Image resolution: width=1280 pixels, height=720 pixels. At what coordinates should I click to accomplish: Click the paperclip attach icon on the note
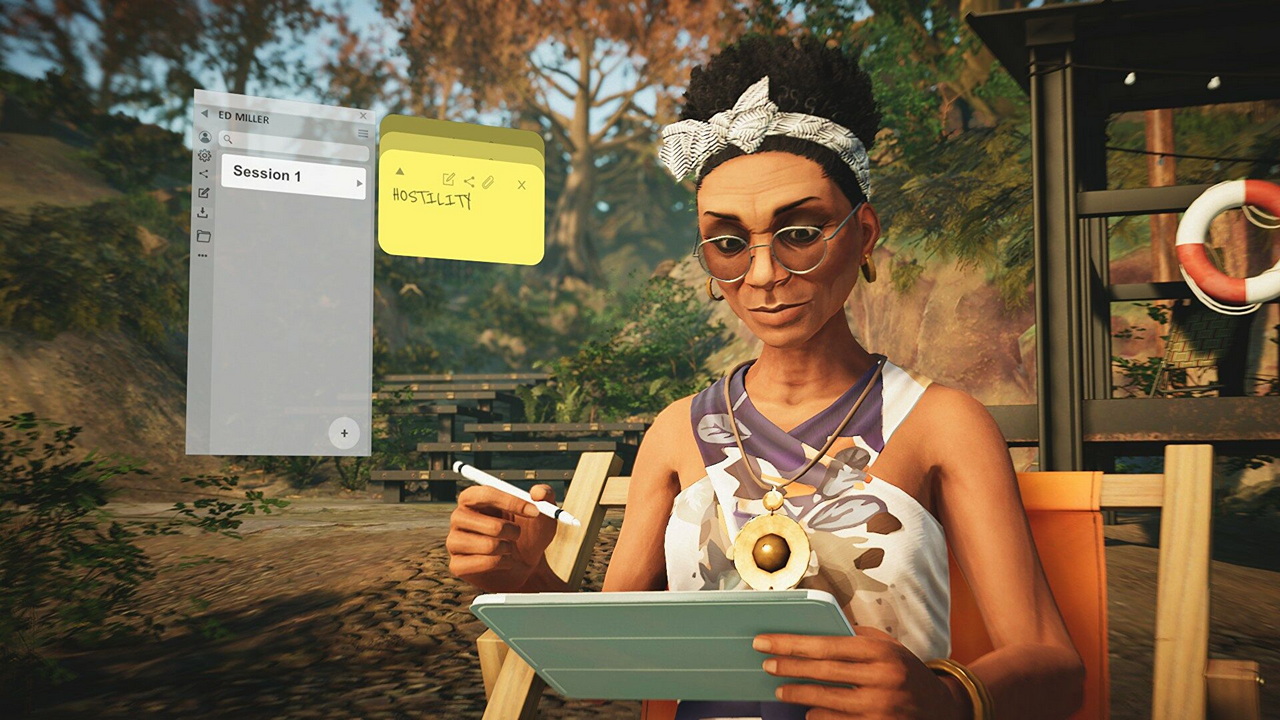coord(488,182)
